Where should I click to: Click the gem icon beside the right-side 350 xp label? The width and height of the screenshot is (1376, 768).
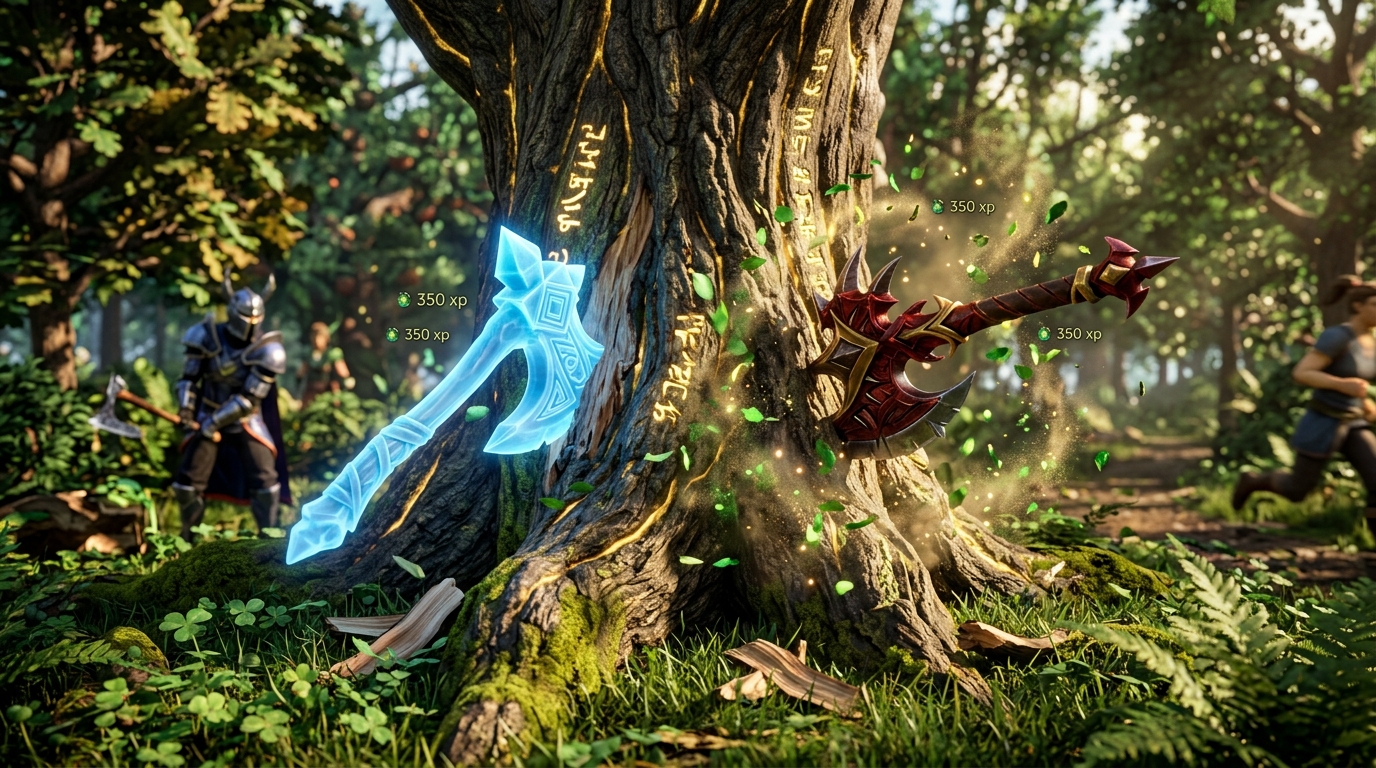coord(1045,333)
